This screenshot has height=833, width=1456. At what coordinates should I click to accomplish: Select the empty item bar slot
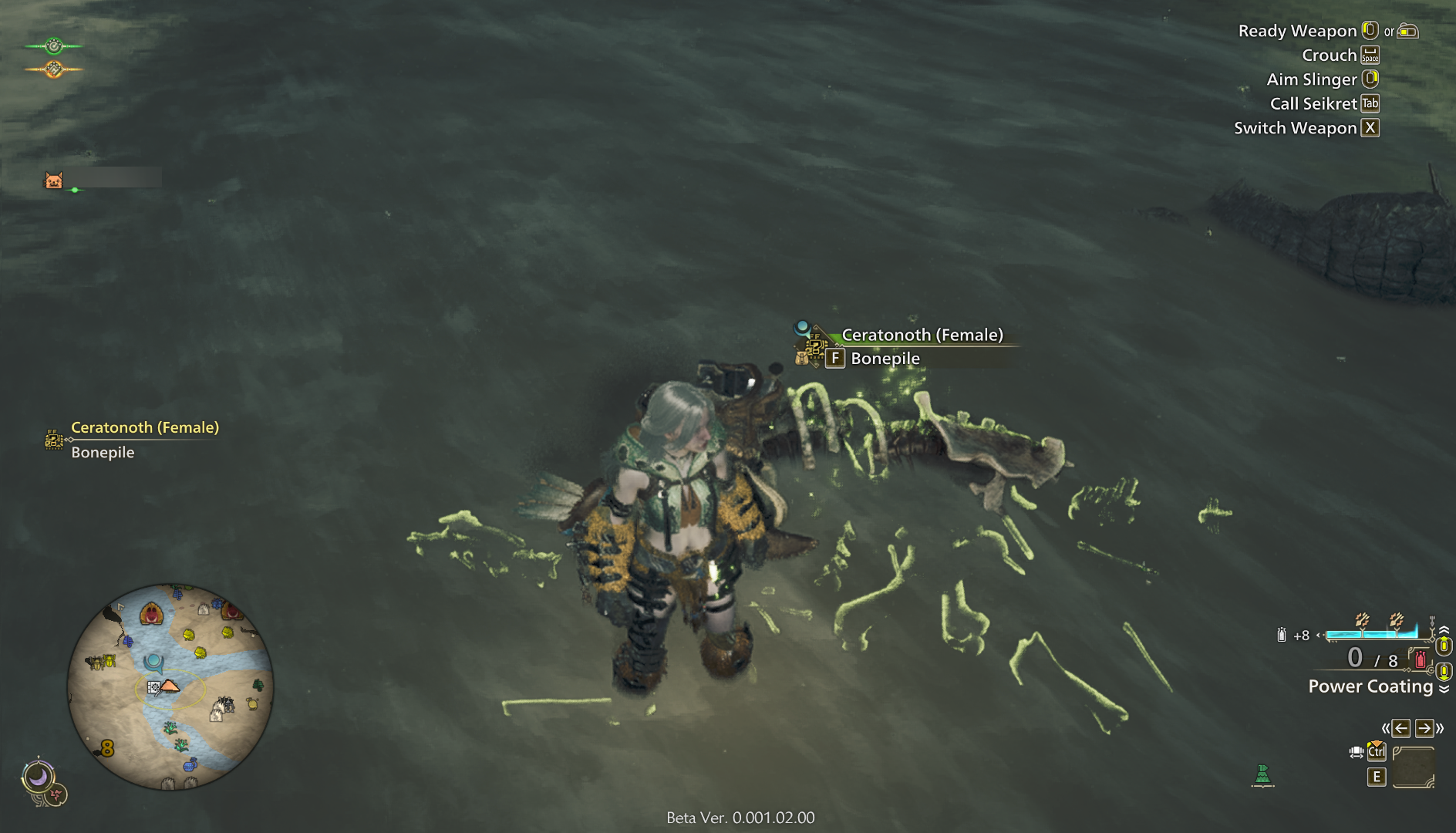click(x=1413, y=767)
